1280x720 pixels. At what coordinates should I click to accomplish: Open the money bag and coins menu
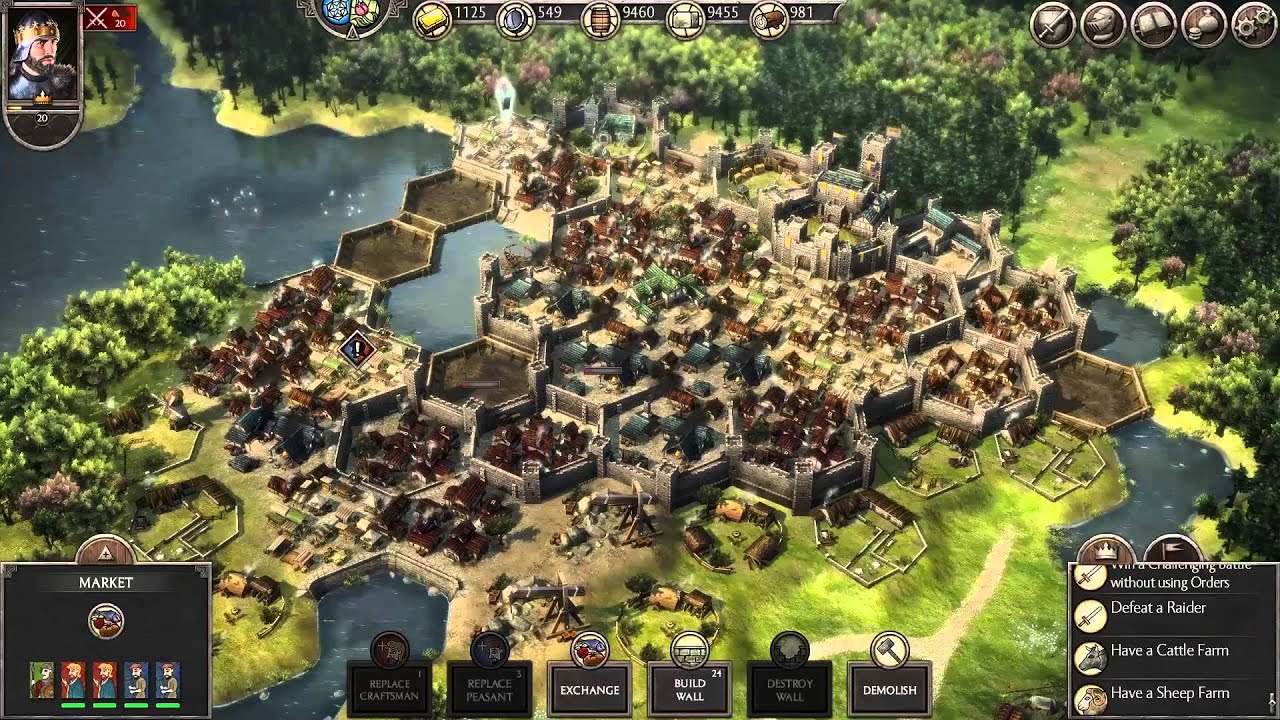pos(1203,26)
